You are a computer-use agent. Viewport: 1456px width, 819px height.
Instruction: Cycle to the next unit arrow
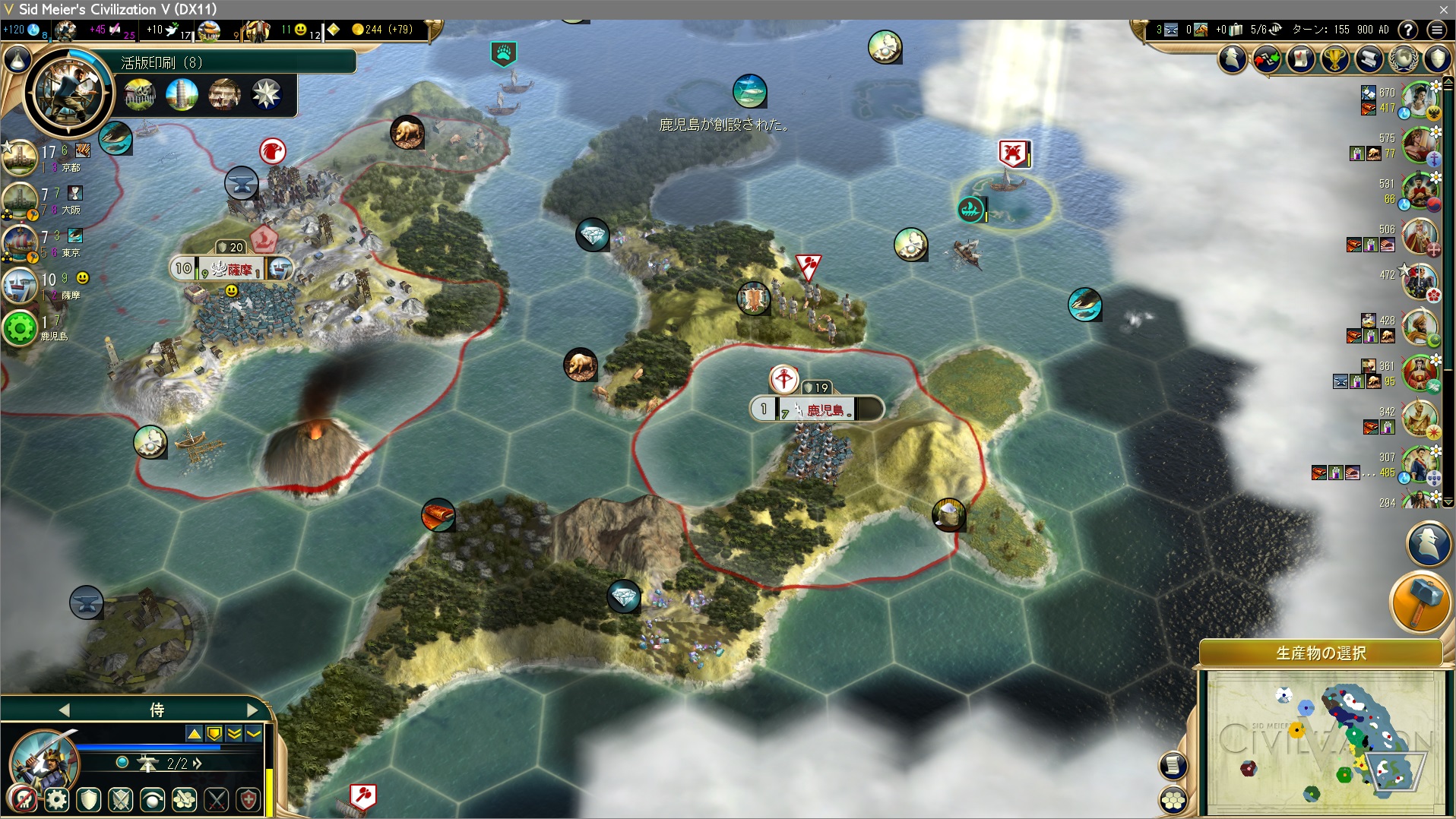253,710
